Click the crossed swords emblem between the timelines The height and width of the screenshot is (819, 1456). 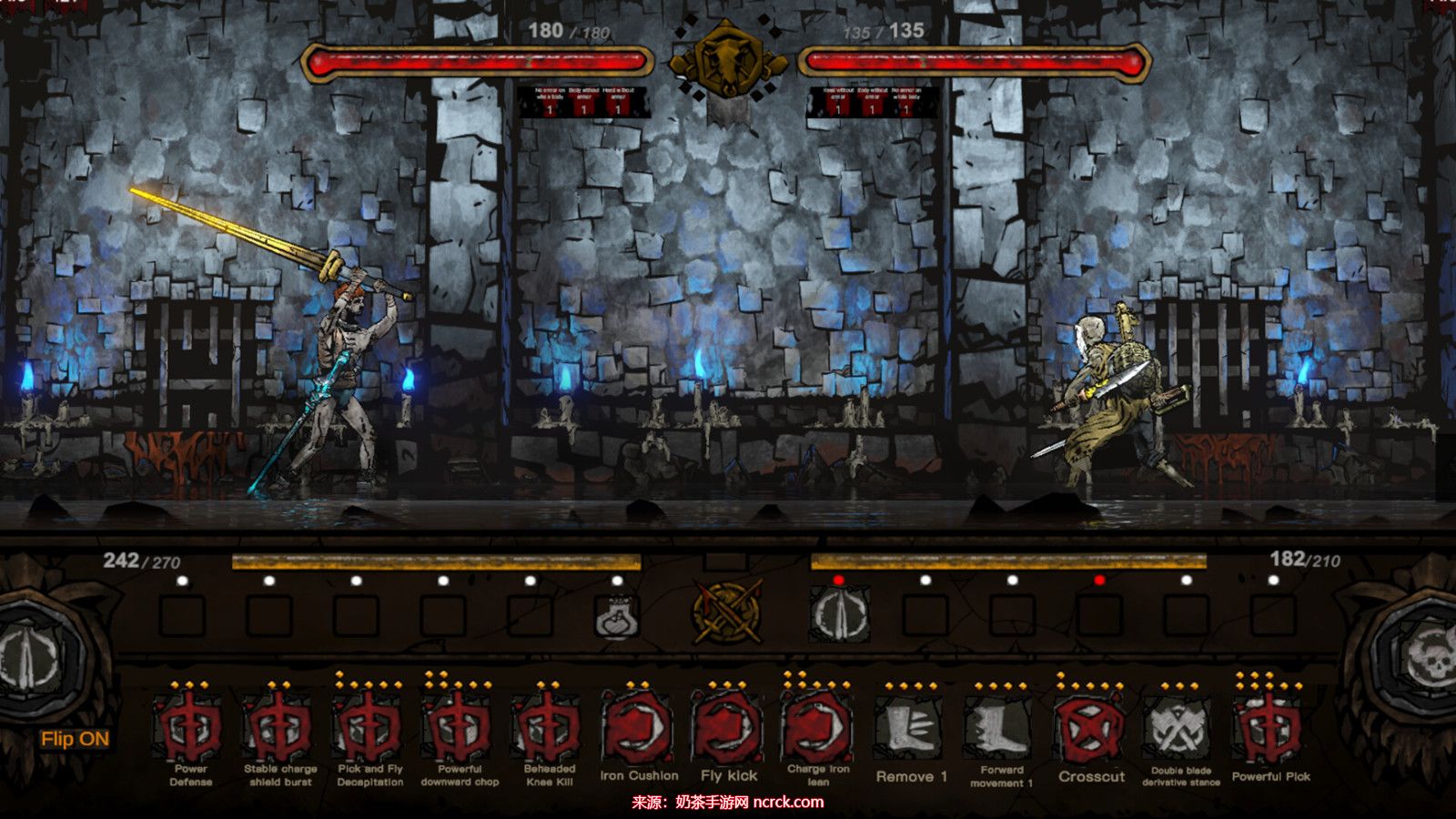coord(727,612)
